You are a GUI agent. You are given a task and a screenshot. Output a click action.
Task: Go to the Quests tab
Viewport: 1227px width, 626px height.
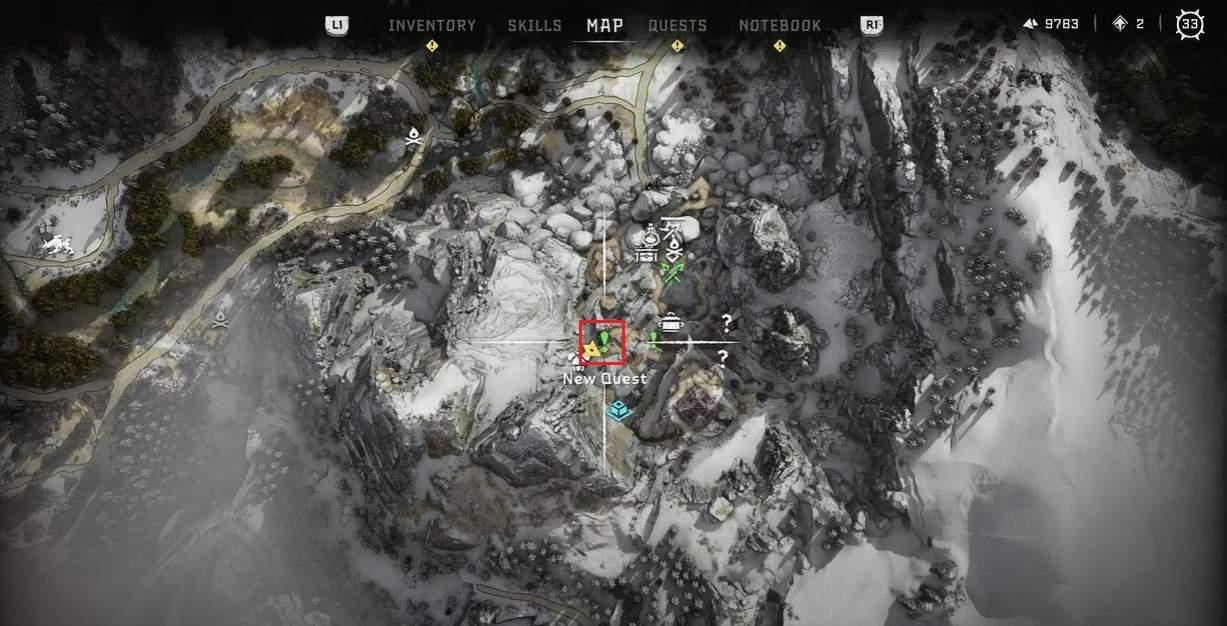[677, 25]
